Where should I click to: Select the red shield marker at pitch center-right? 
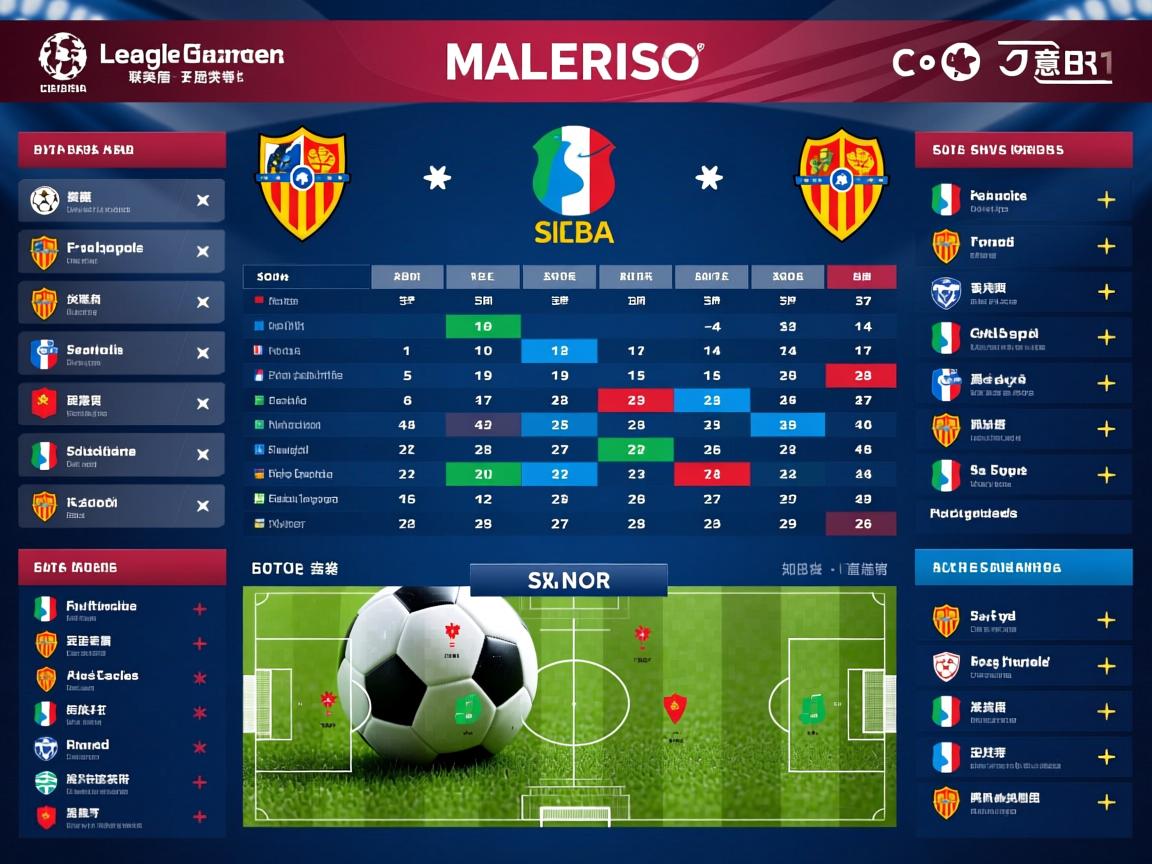coord(675,708)
